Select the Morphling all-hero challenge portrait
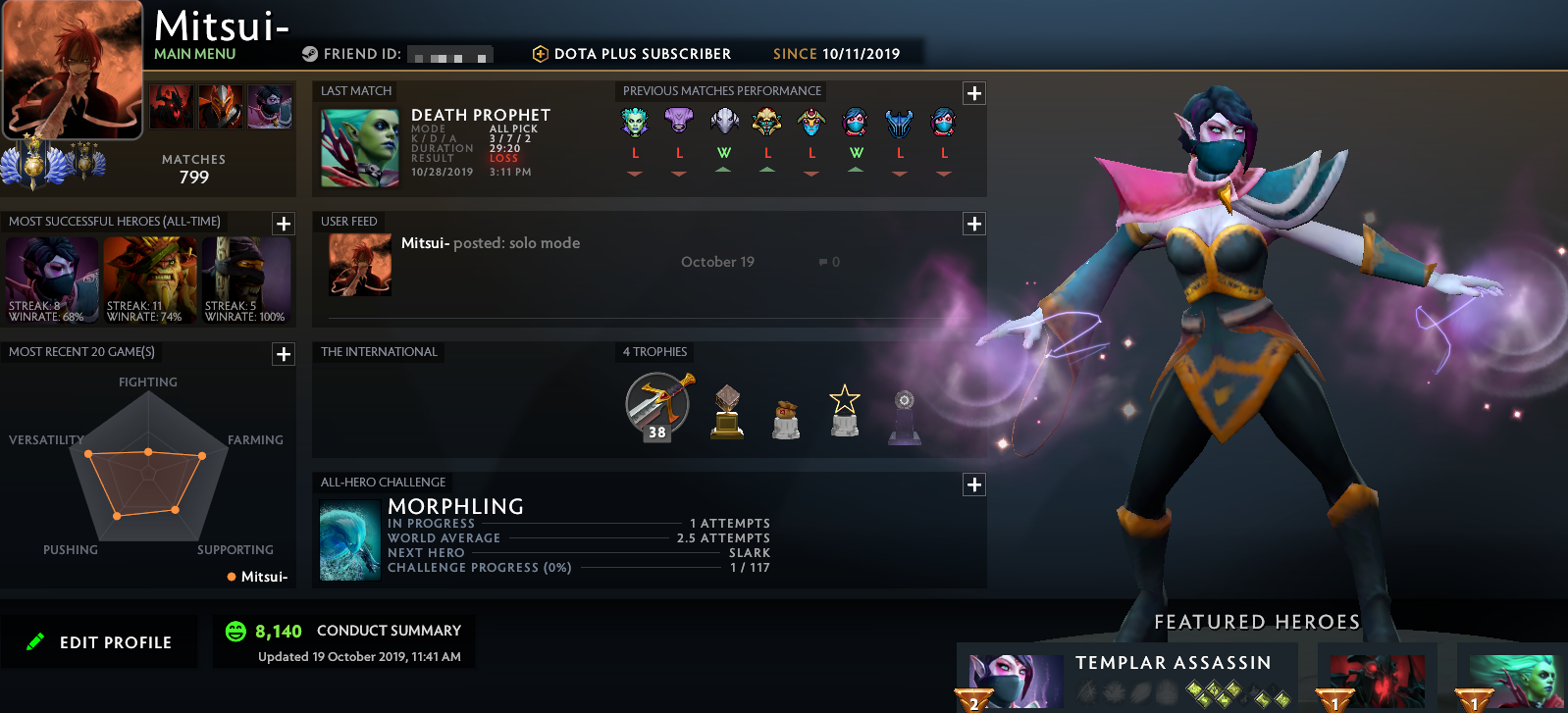Viewport: 1568px width, 713px height. click(349, 538)
